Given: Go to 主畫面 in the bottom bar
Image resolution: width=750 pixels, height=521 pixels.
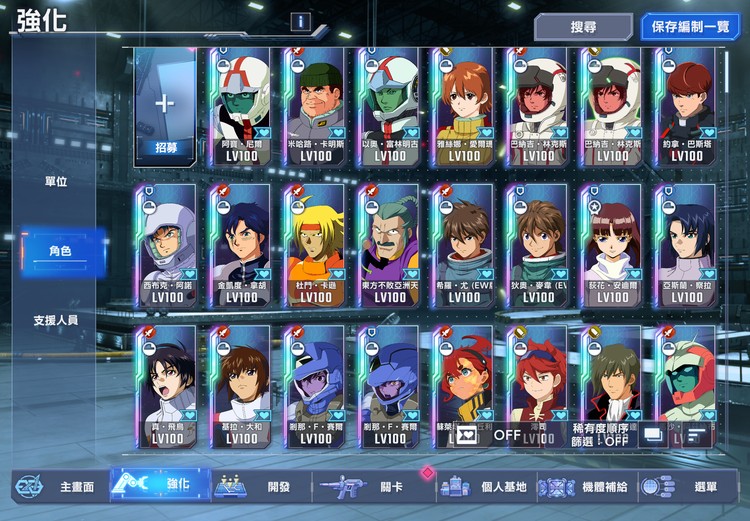Looking at the screenshot, I should [x=58, y=487].
